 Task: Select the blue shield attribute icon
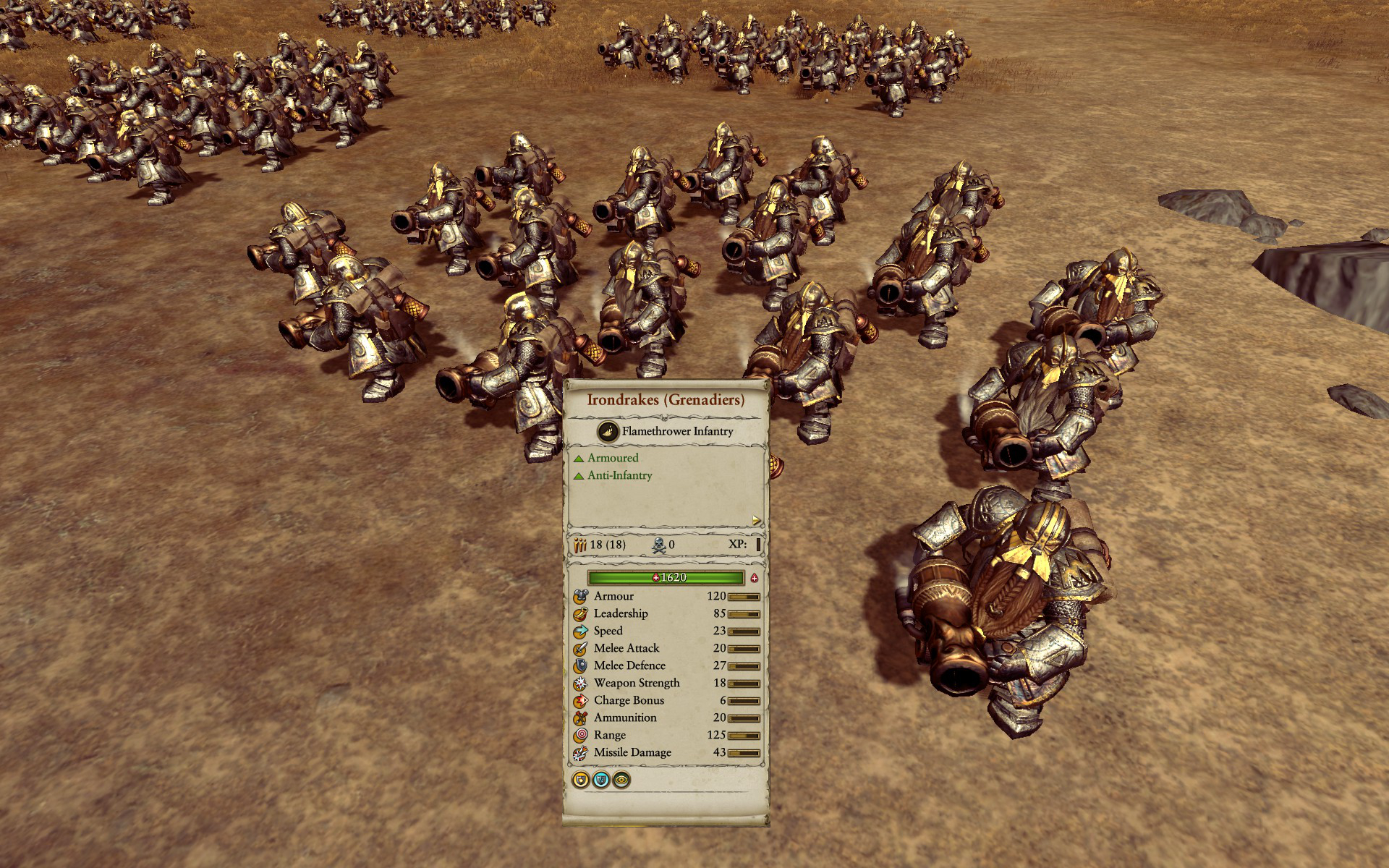(600, 780)
